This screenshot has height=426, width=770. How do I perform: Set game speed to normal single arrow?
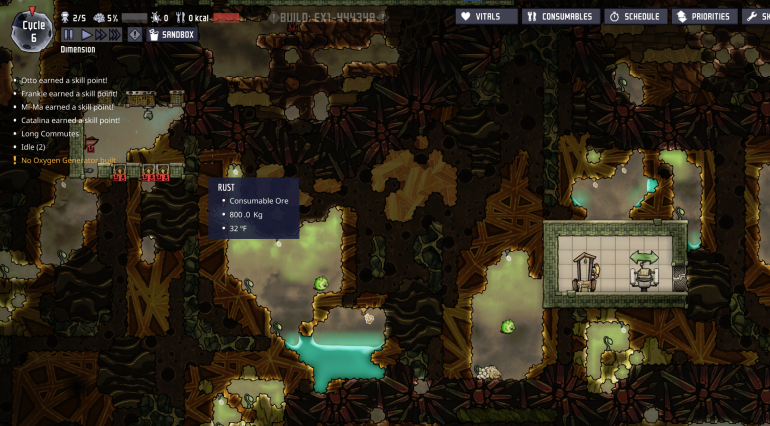pyautogui.click(x=86, y=35)
